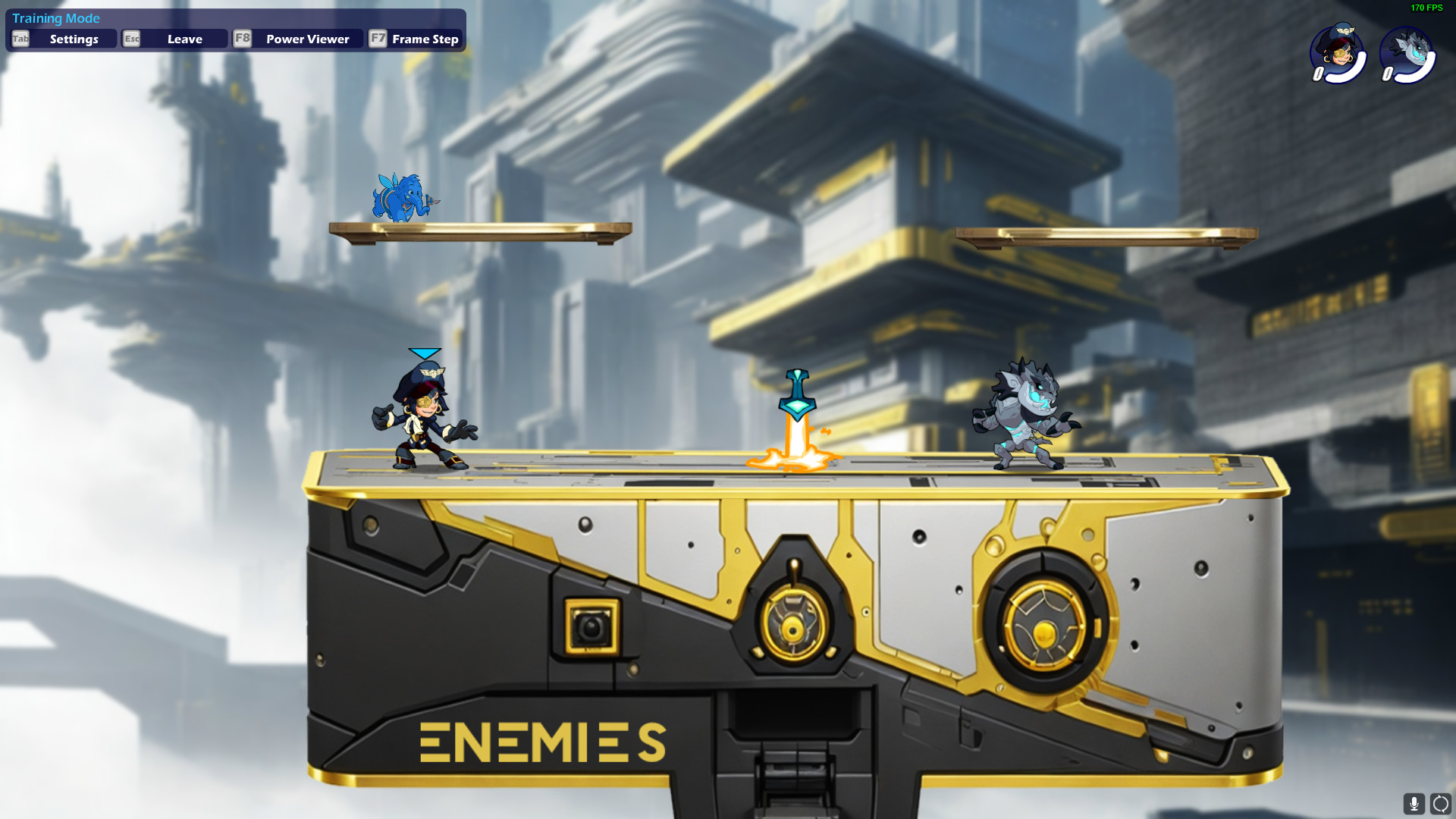Click the Training Mode title label
This screenshot has width=1456, height=819.
pos(56,18)
